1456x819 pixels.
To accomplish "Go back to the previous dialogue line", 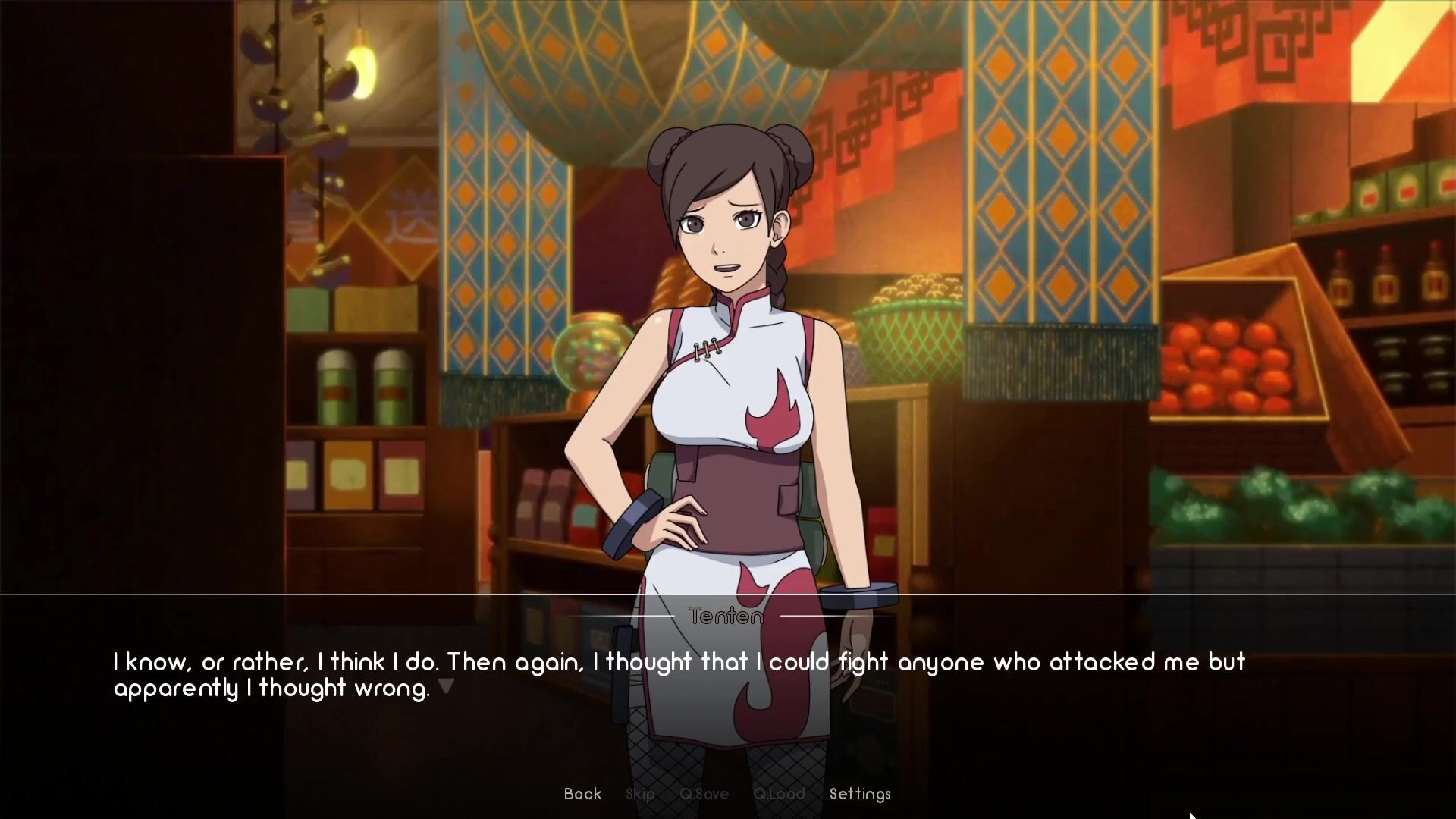I will [x=582, y=794].
